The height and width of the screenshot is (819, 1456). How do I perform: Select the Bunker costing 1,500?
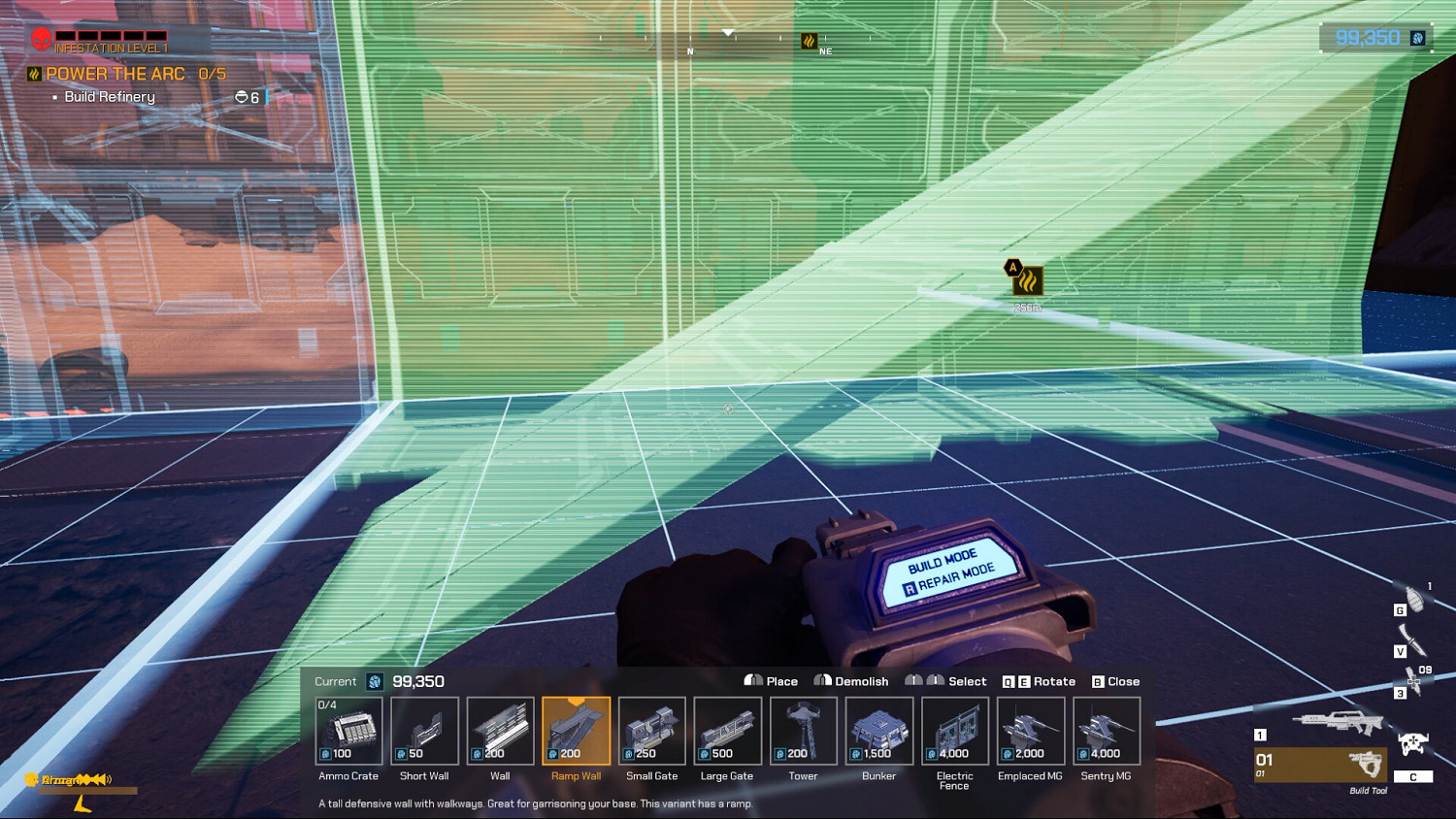tap(878, 731)
